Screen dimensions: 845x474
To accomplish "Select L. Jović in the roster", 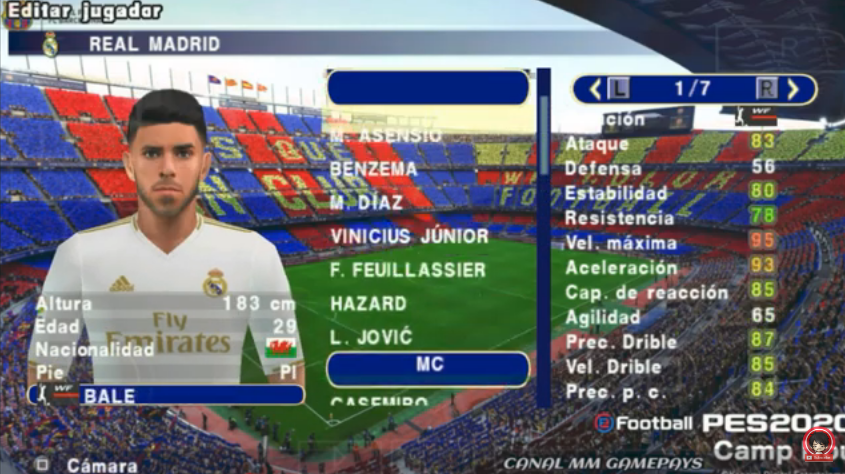I will 371,338.
